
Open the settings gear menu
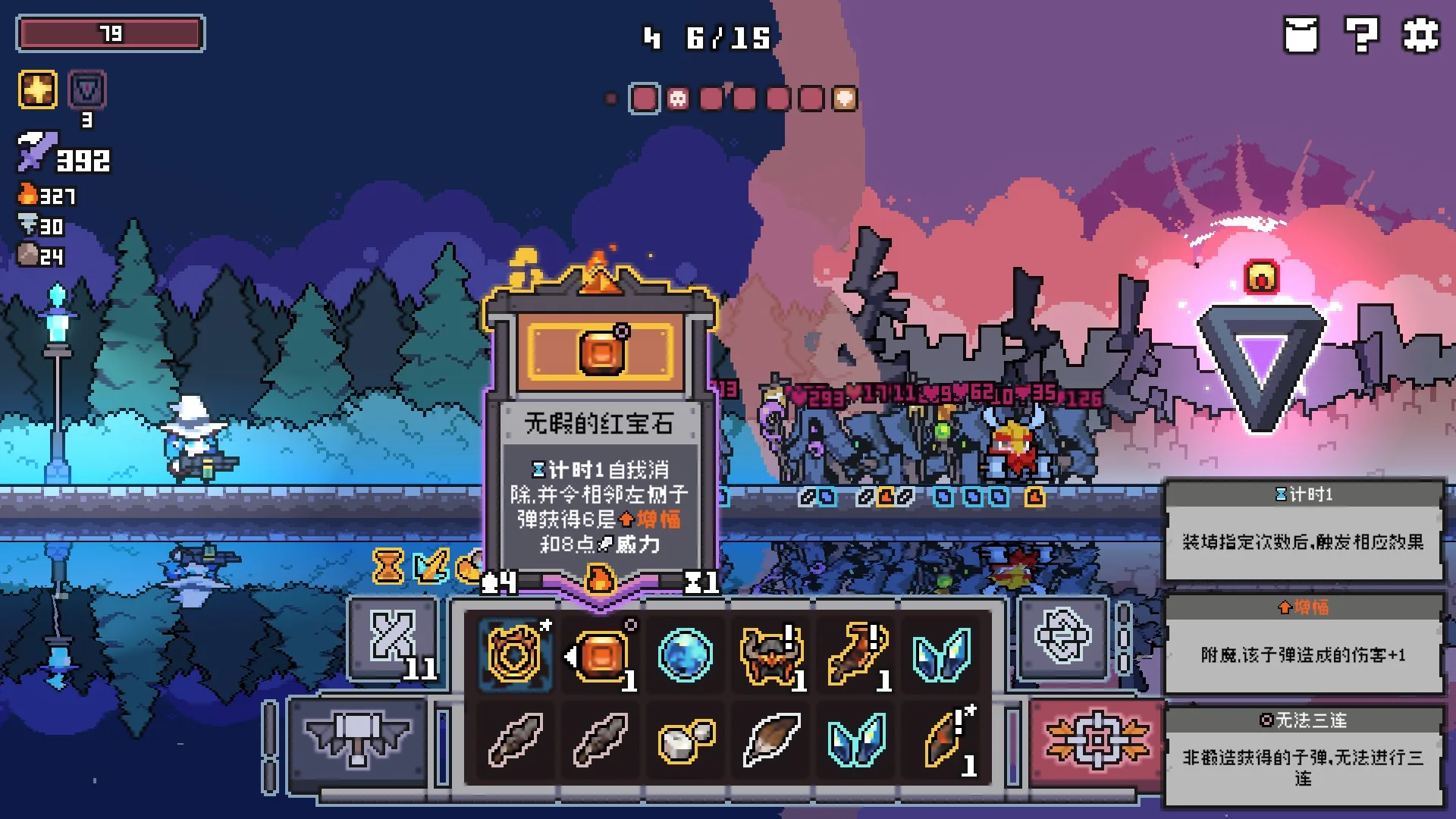[1420, 35]
